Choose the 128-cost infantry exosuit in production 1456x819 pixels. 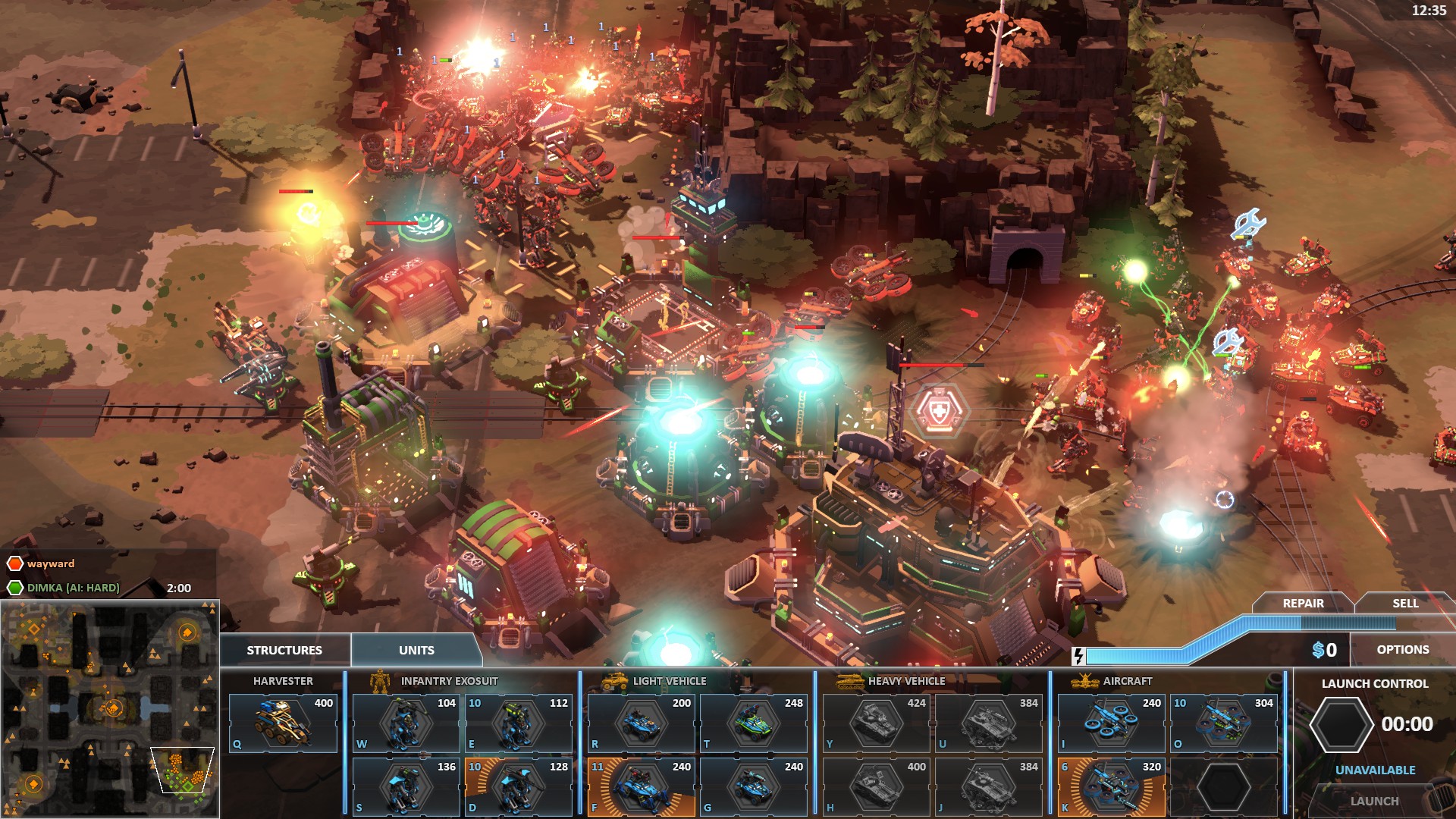[518, 787]
